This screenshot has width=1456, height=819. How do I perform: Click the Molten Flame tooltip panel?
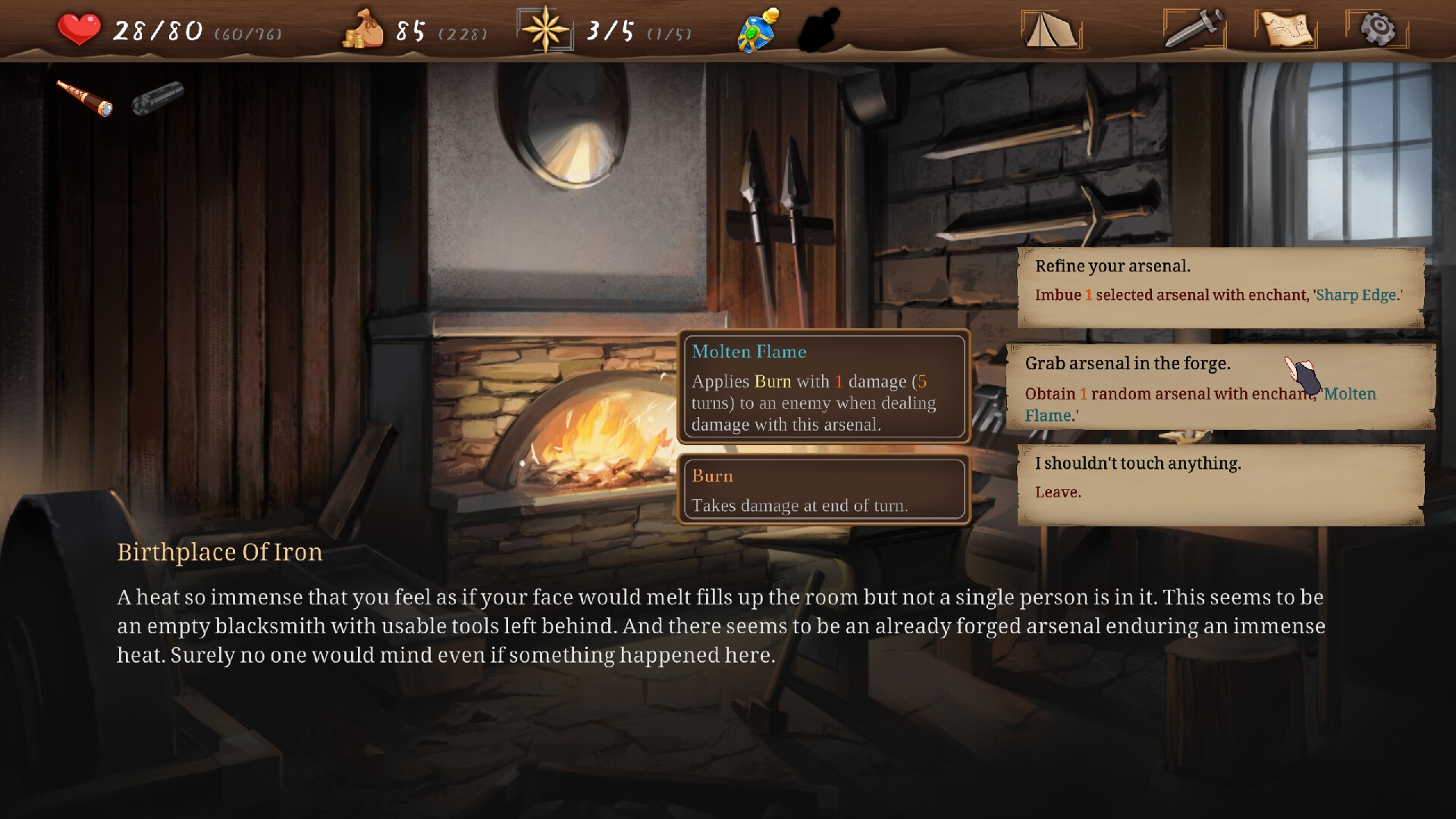tap(824, 387)
